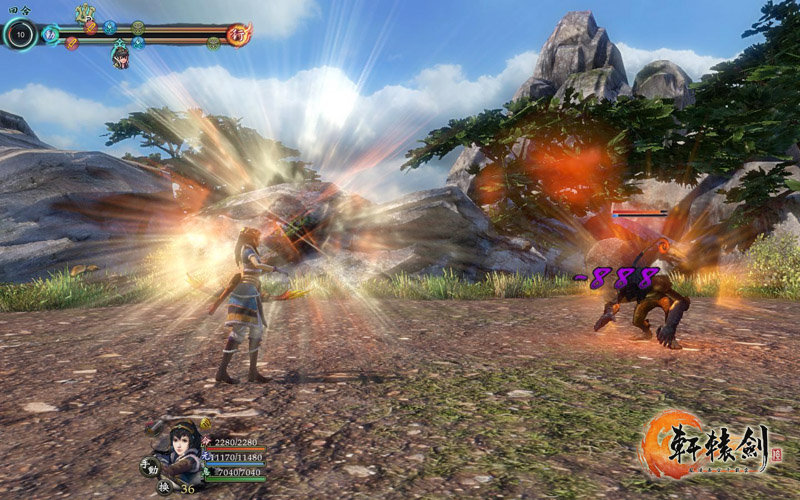Select the fiery 行 action icon
Viewport: 800px width, 500px height.
[239, 34]
